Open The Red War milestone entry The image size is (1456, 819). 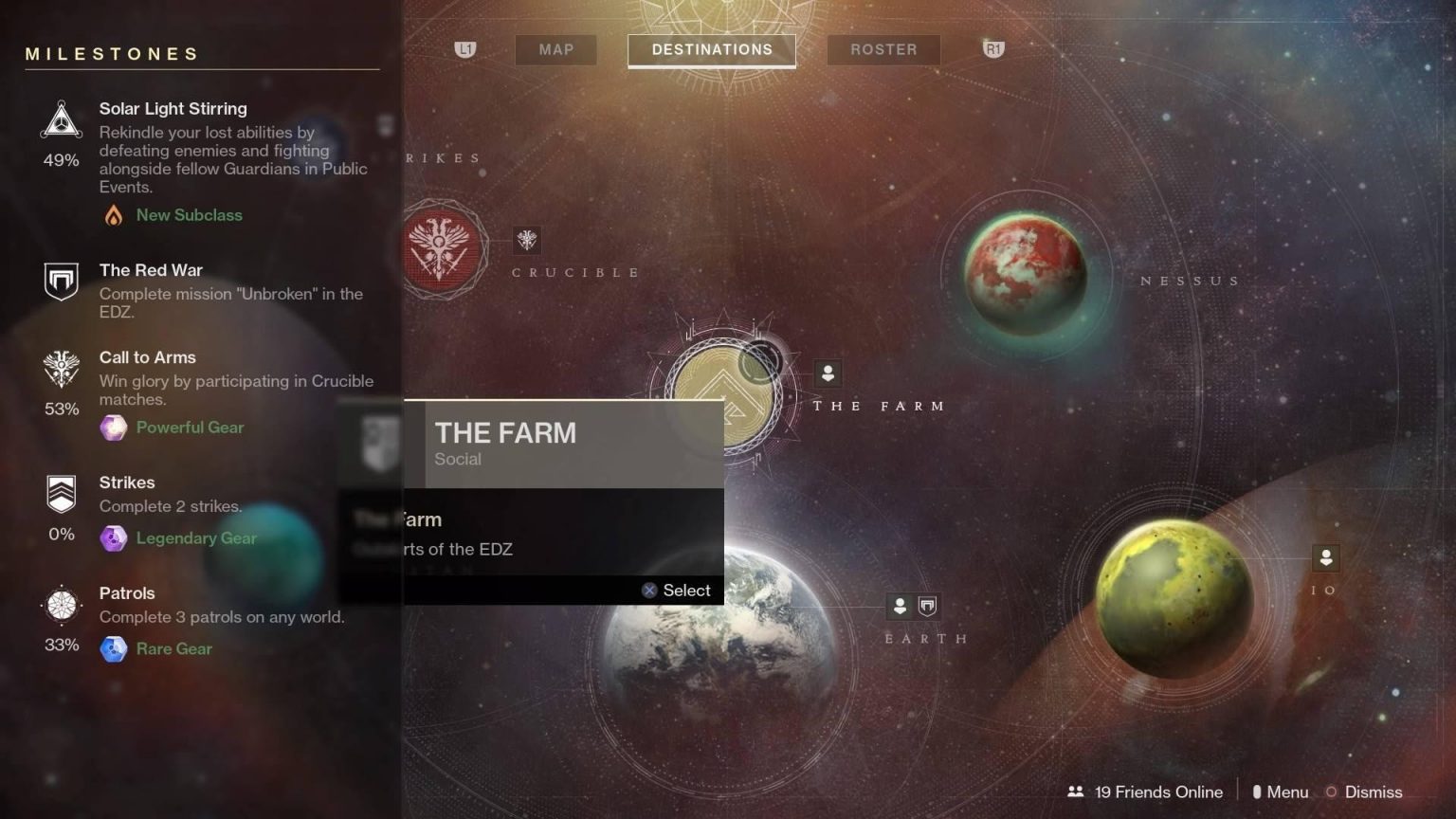pyautogui.click(x=151, y=270)
